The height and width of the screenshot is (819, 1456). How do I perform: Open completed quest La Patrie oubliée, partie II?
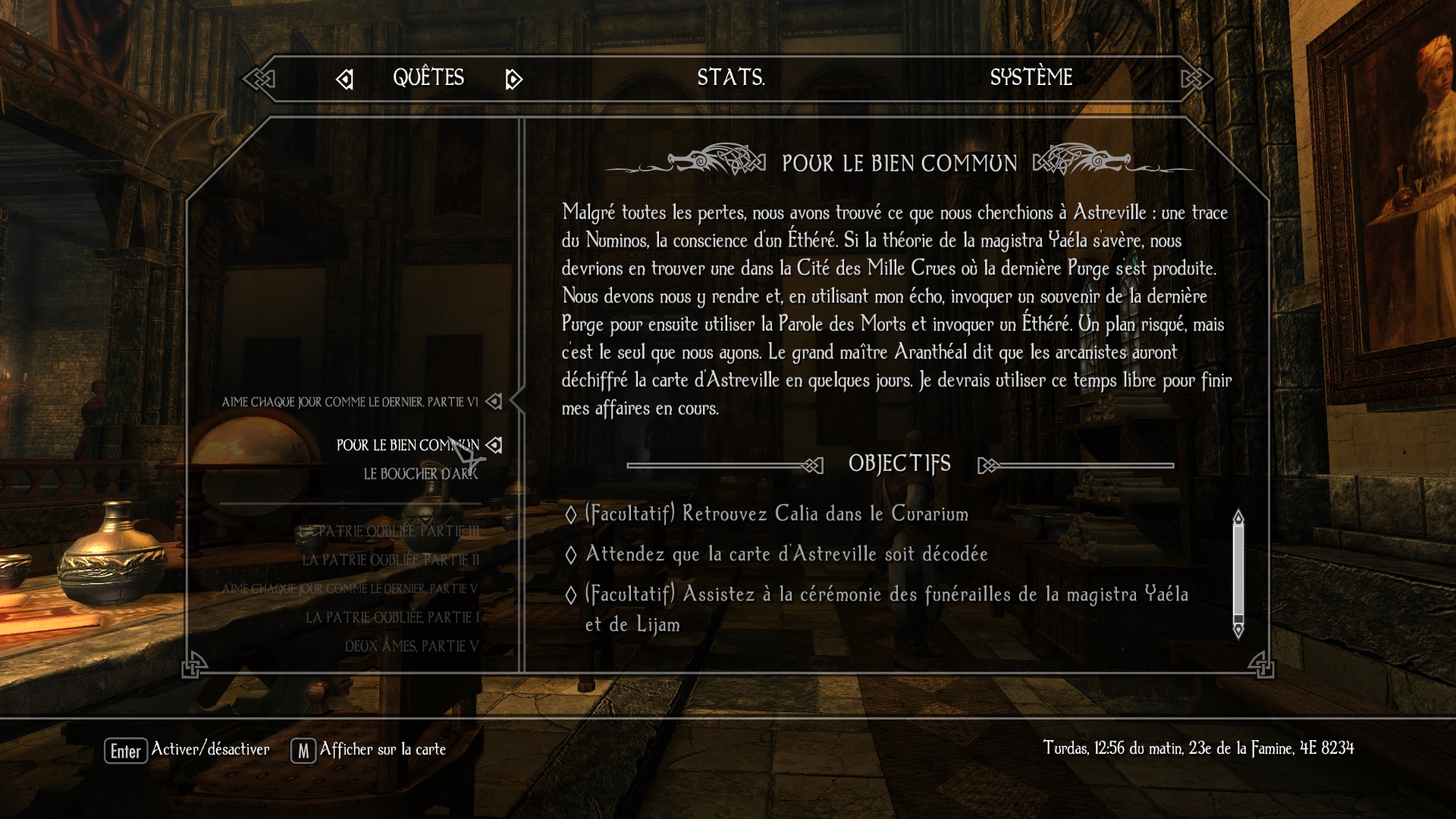point(391,560)
